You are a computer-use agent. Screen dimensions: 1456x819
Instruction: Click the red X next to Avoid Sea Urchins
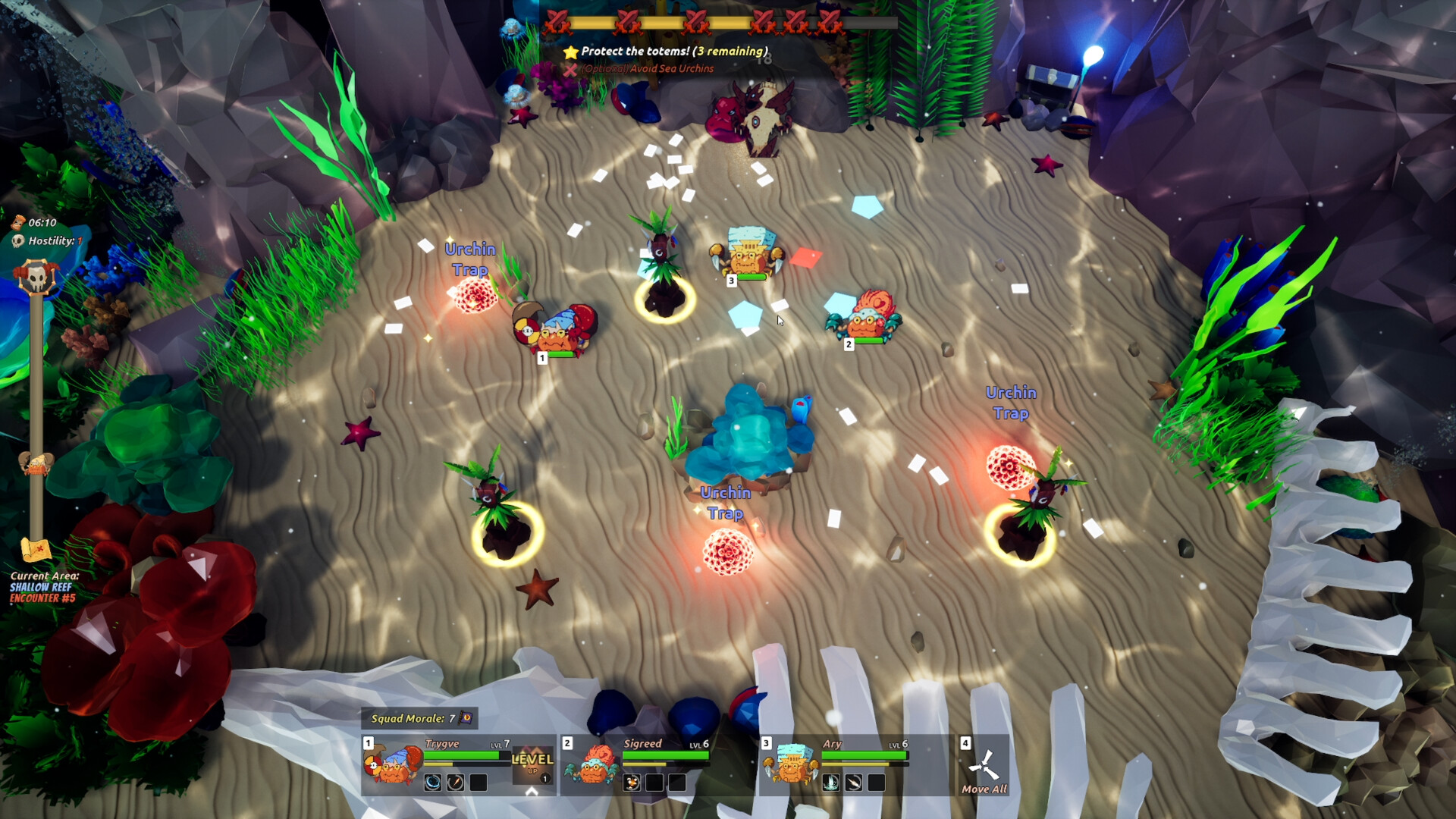(572, 69)
